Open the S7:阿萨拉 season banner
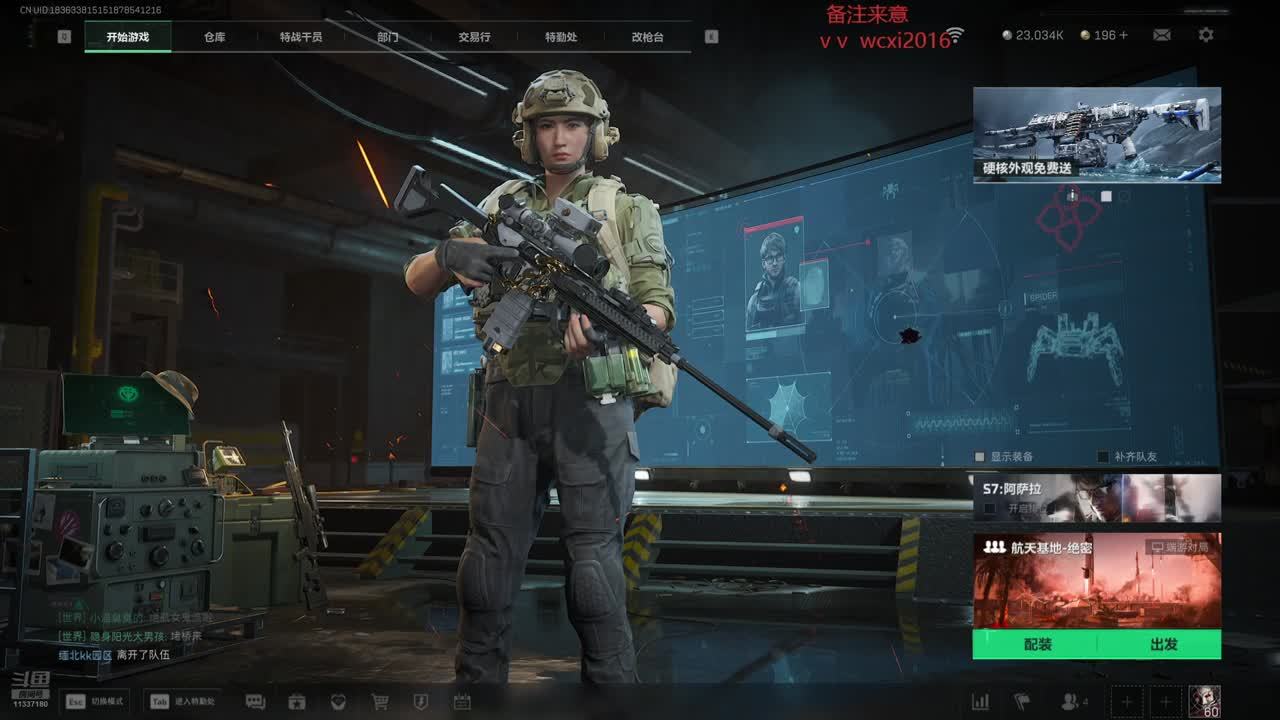The width and height of the screenshot is (1280, 720). (x=1096, y=497)
